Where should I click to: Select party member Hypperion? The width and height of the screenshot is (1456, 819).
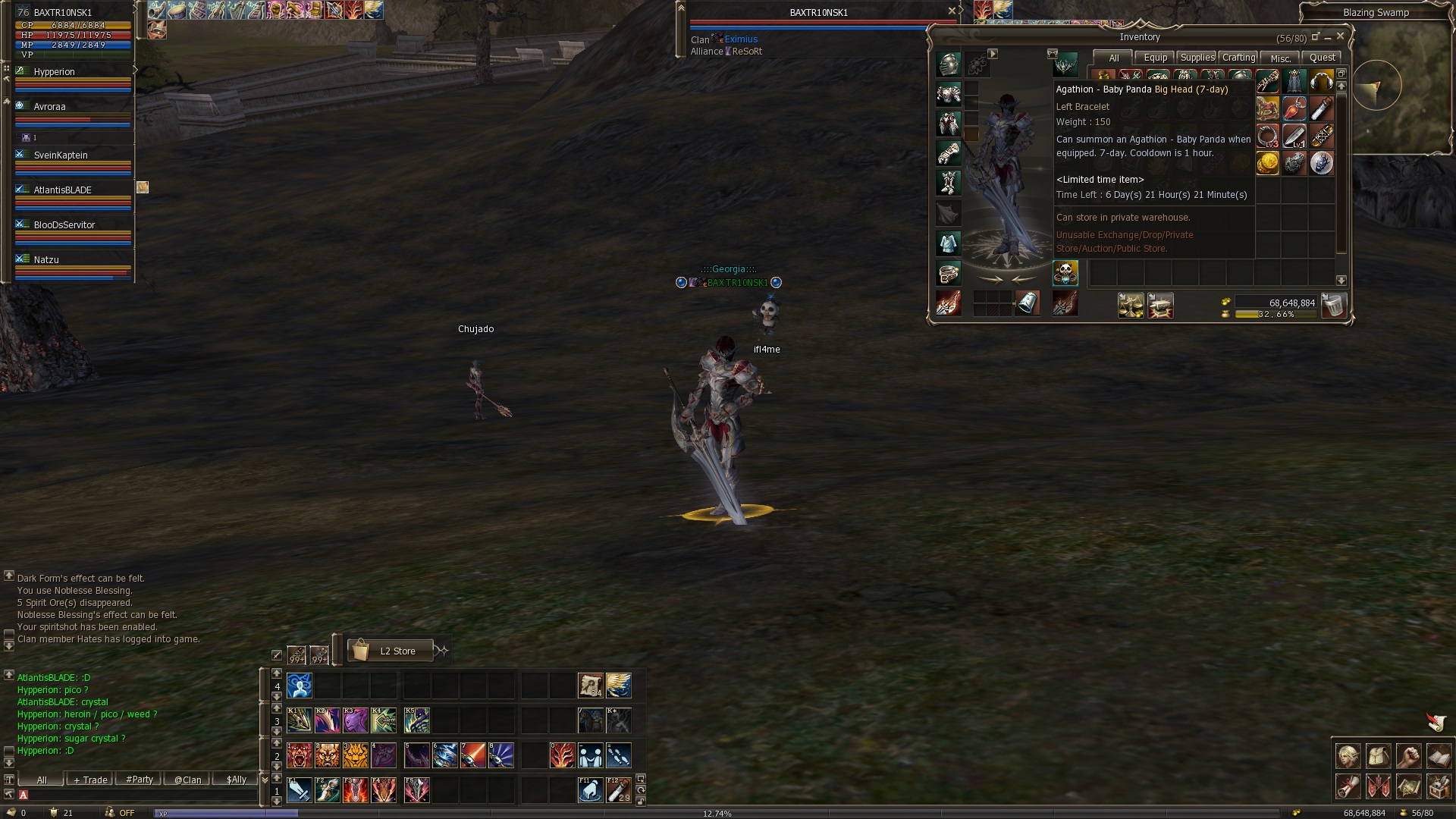coord(55,72)
